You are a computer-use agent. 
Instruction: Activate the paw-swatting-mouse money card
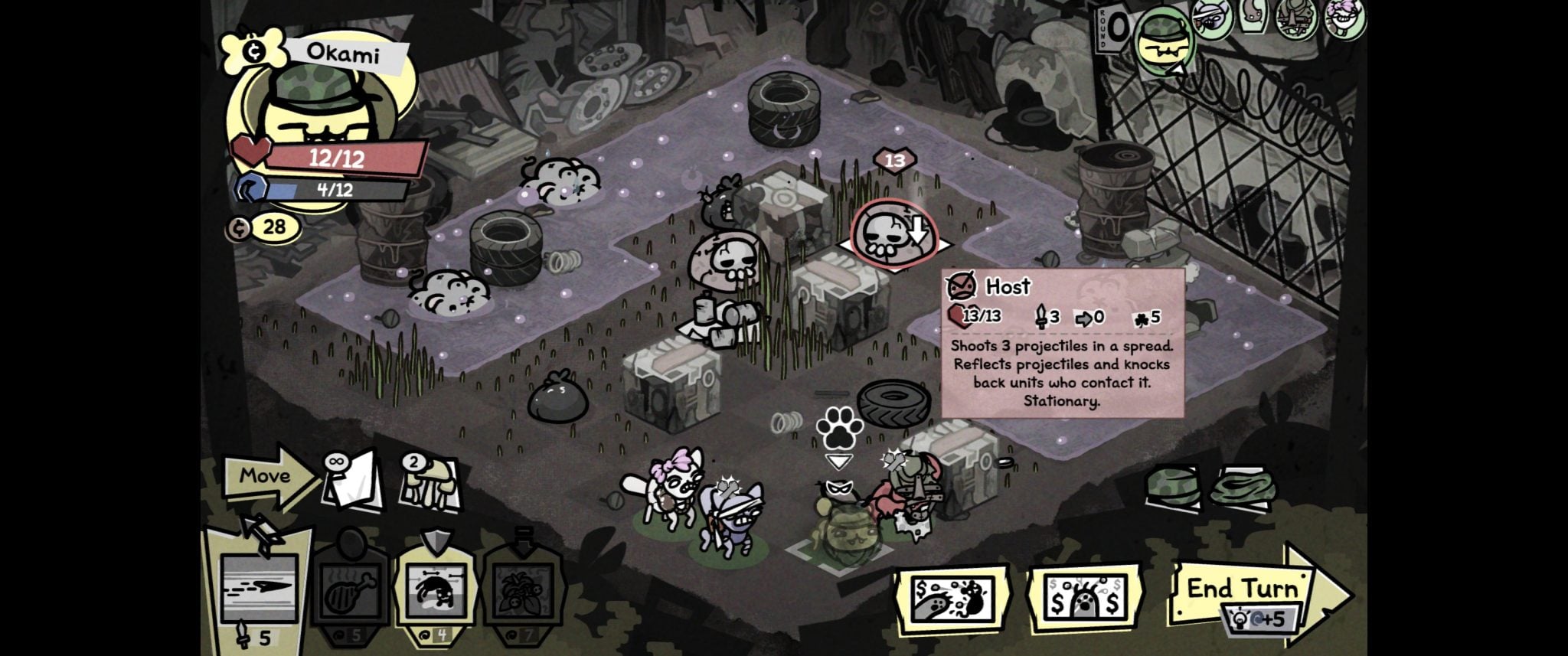[951, 599]
